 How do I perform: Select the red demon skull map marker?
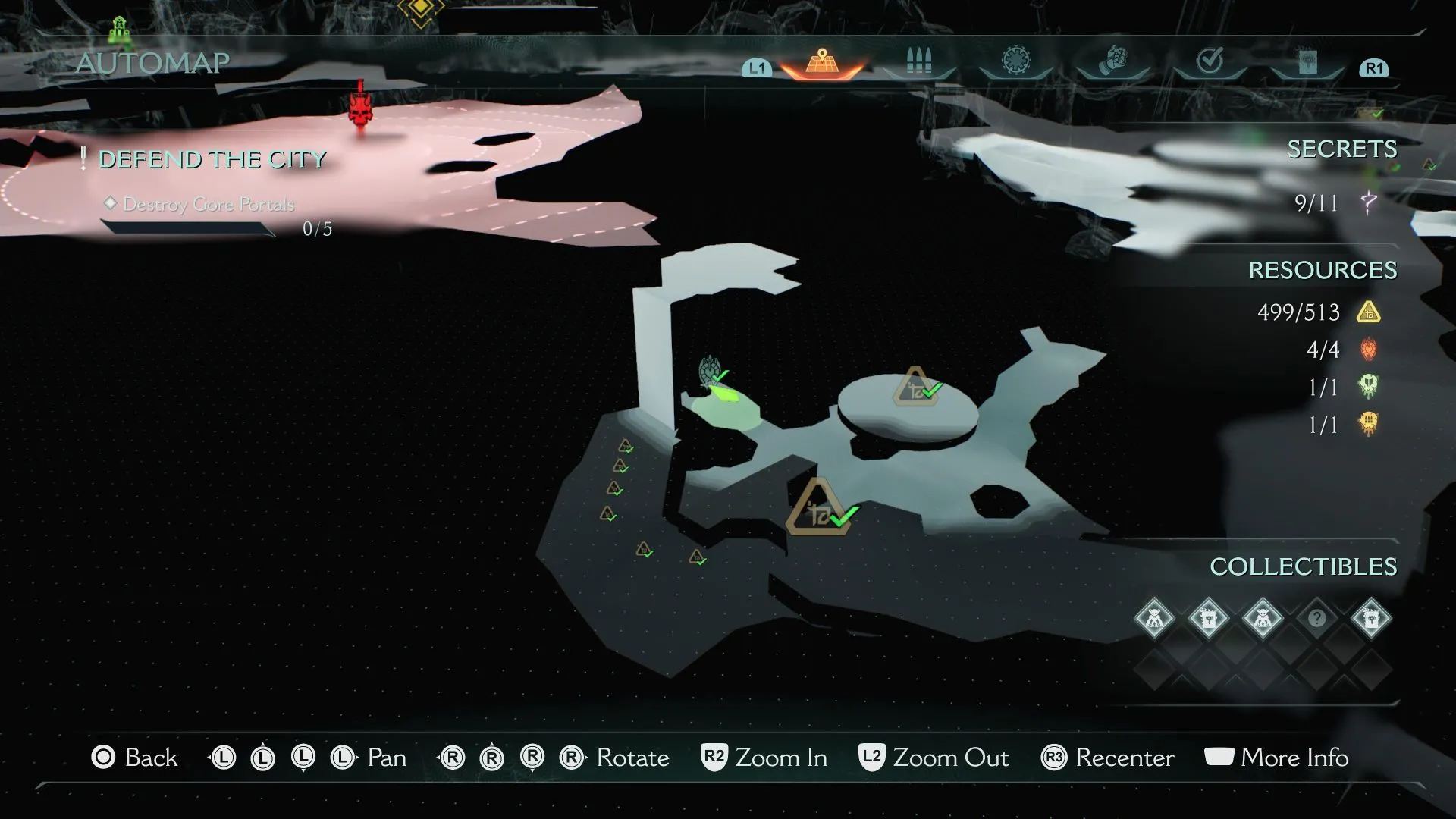(360, 108)
